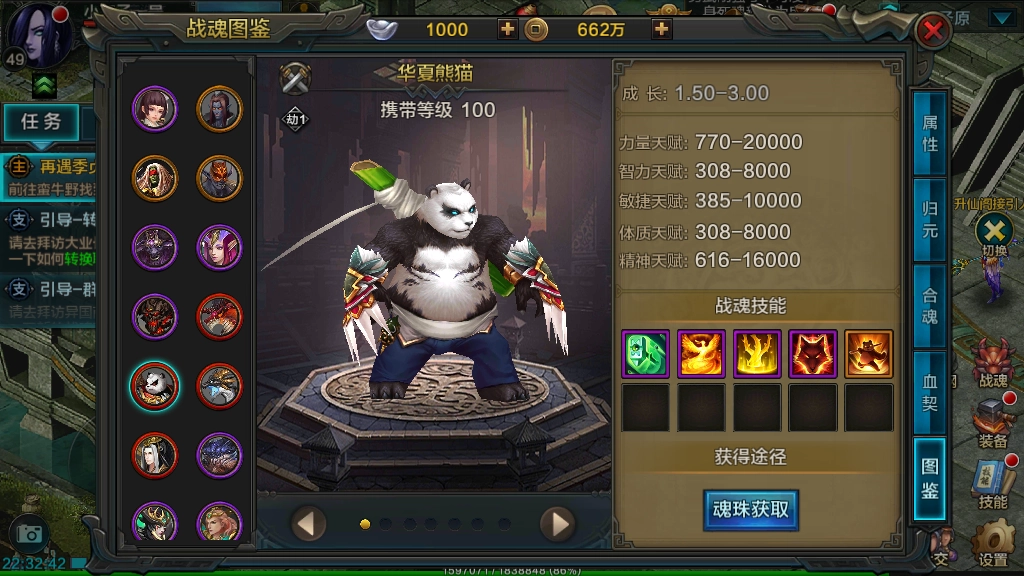Screen dimensions: 1024x576
Task: Add more coins with the plus button
Action: [x=662, y=29]
